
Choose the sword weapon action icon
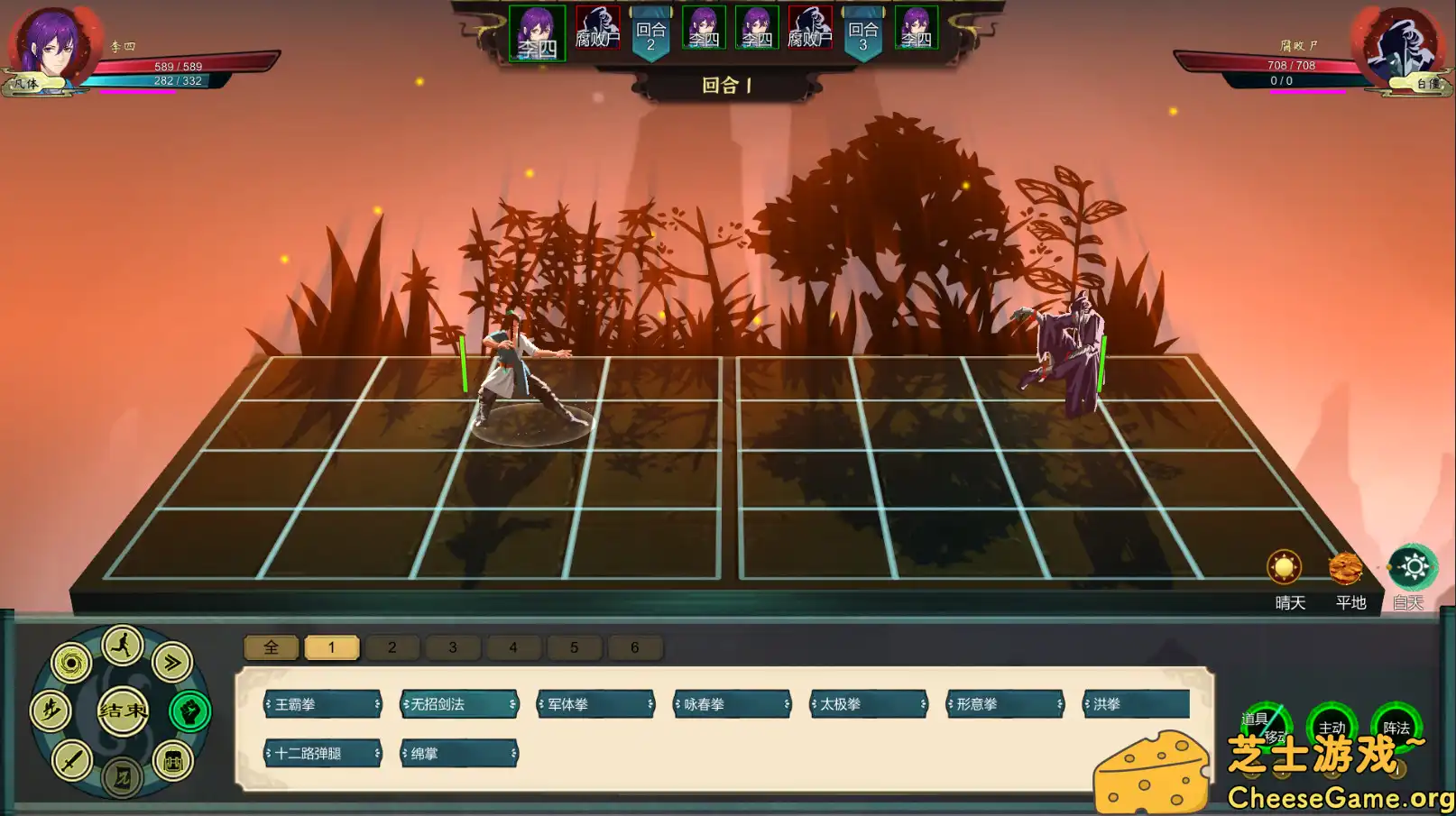(71, 761)
